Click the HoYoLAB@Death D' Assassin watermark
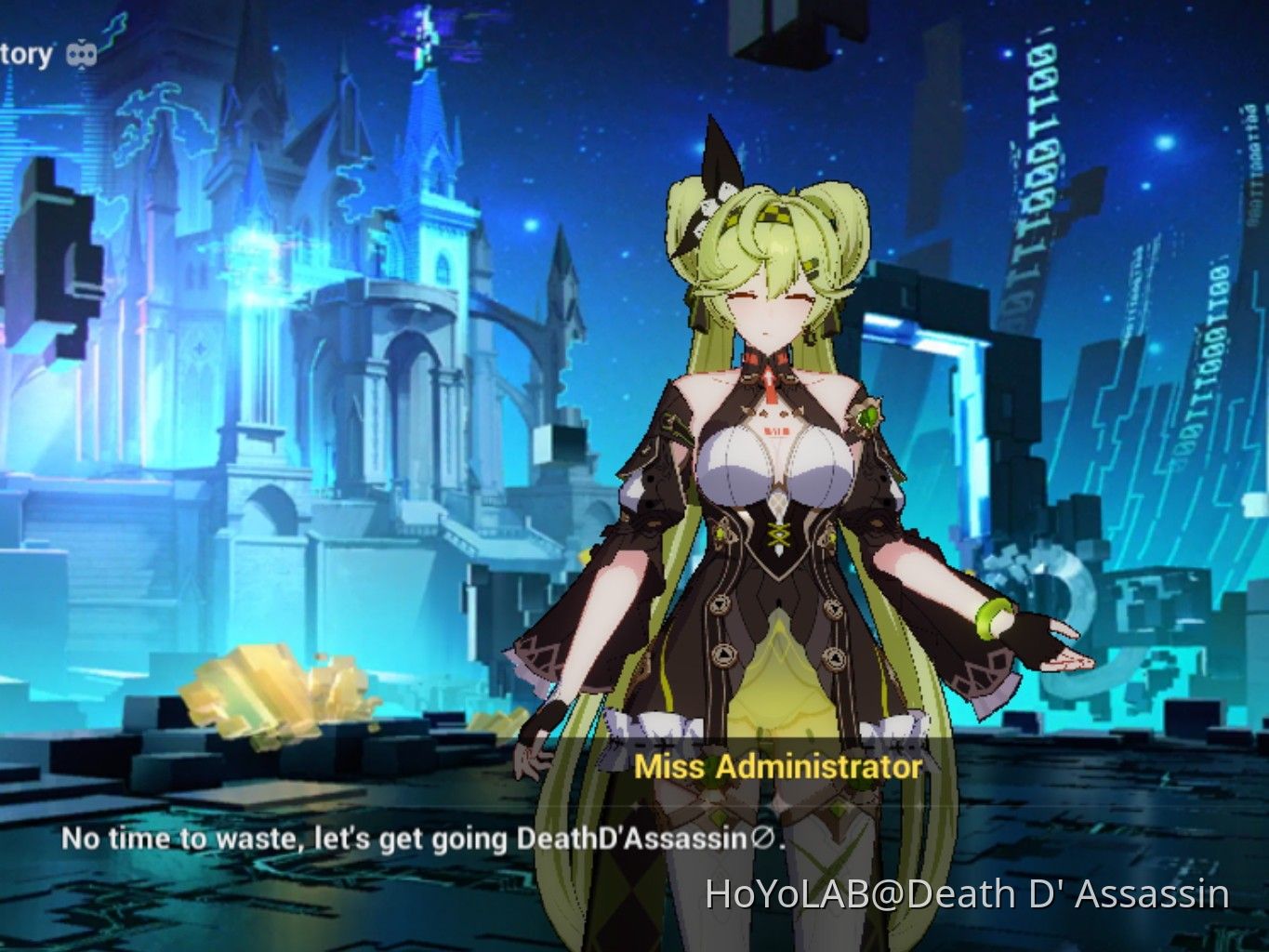1269x952 pixels. [x=967, y=895]
